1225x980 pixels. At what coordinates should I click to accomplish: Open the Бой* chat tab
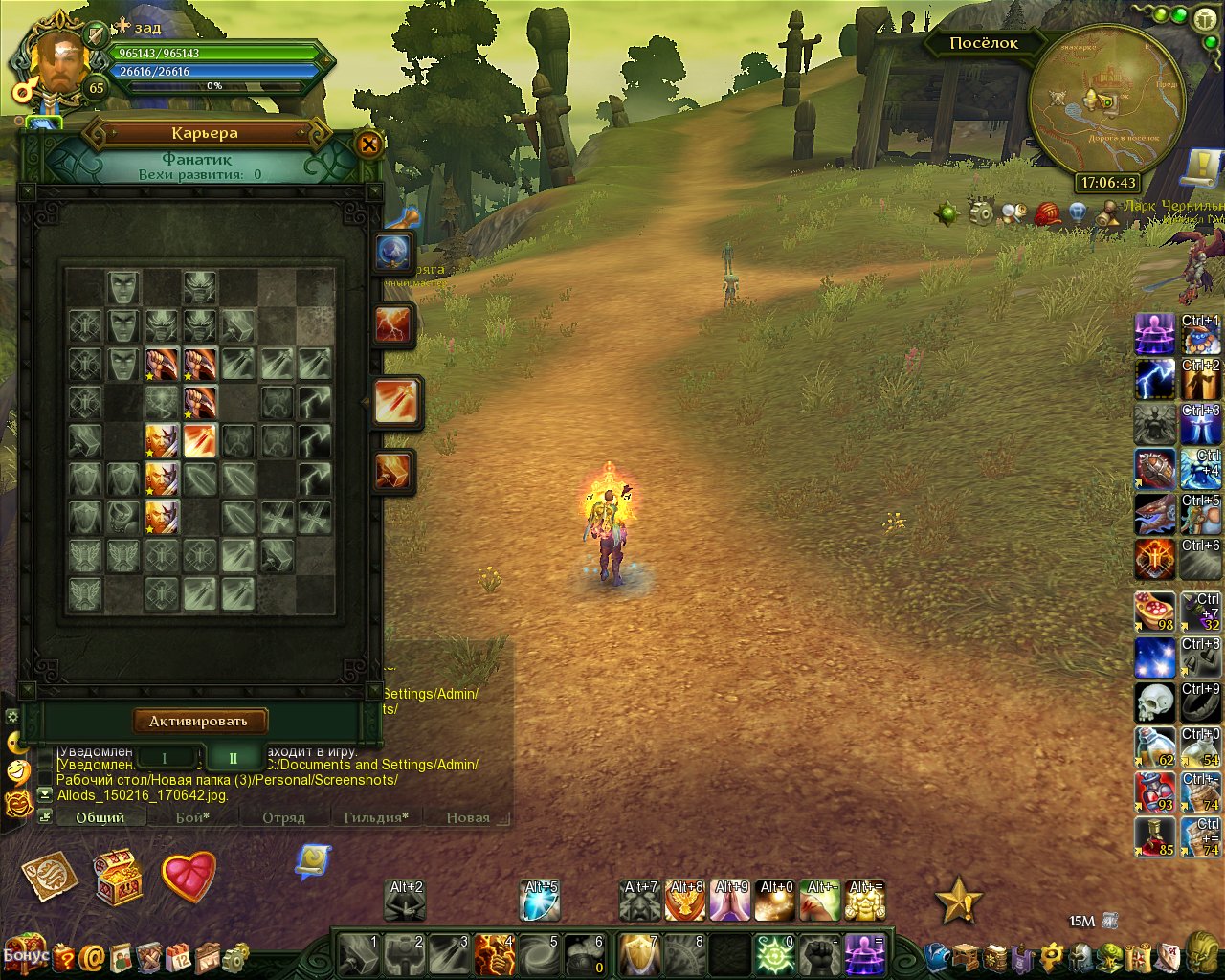pyautogui.click(x=192, y=817)
